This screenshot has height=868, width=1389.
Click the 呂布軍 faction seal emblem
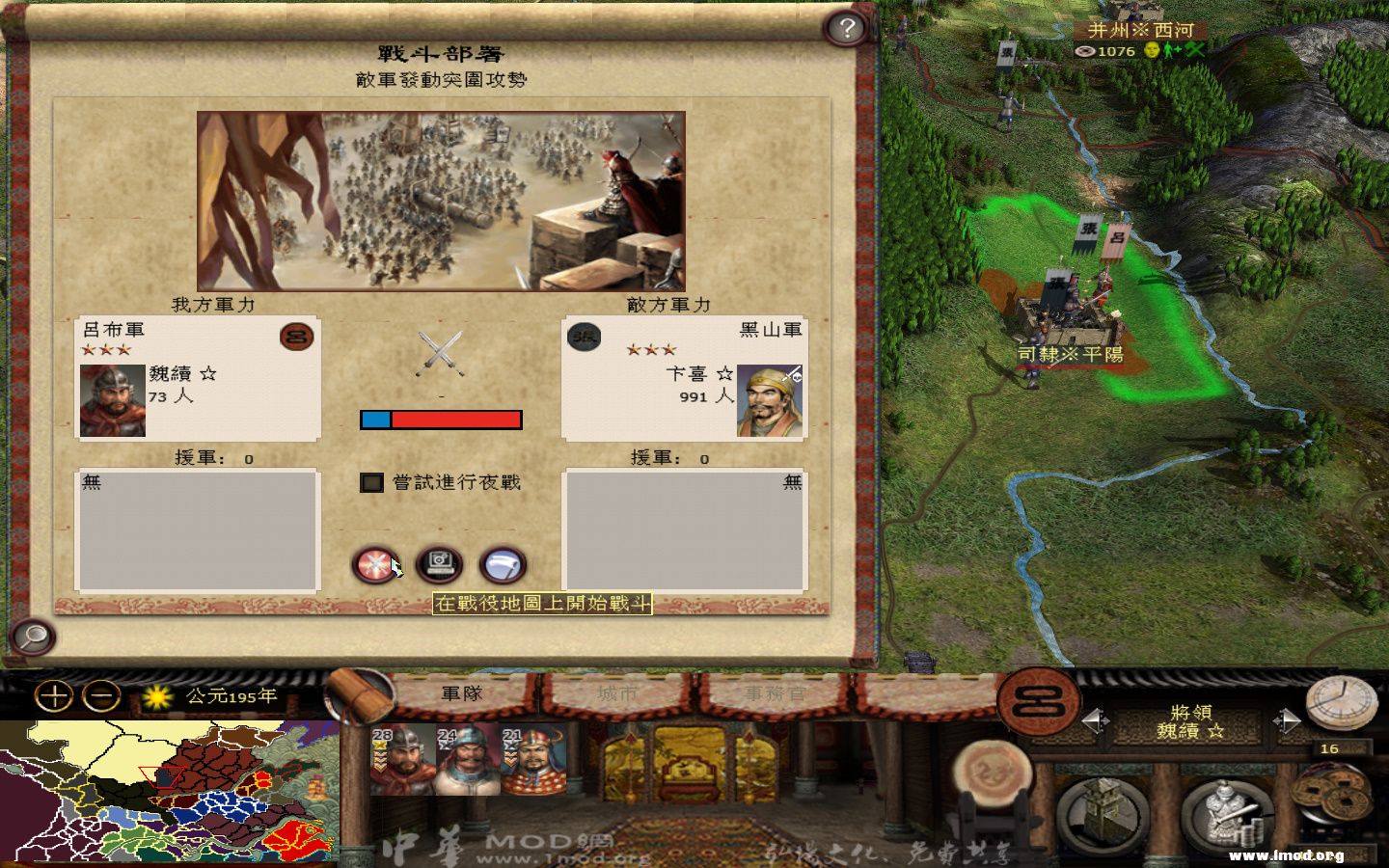click(x=297, y=339)
